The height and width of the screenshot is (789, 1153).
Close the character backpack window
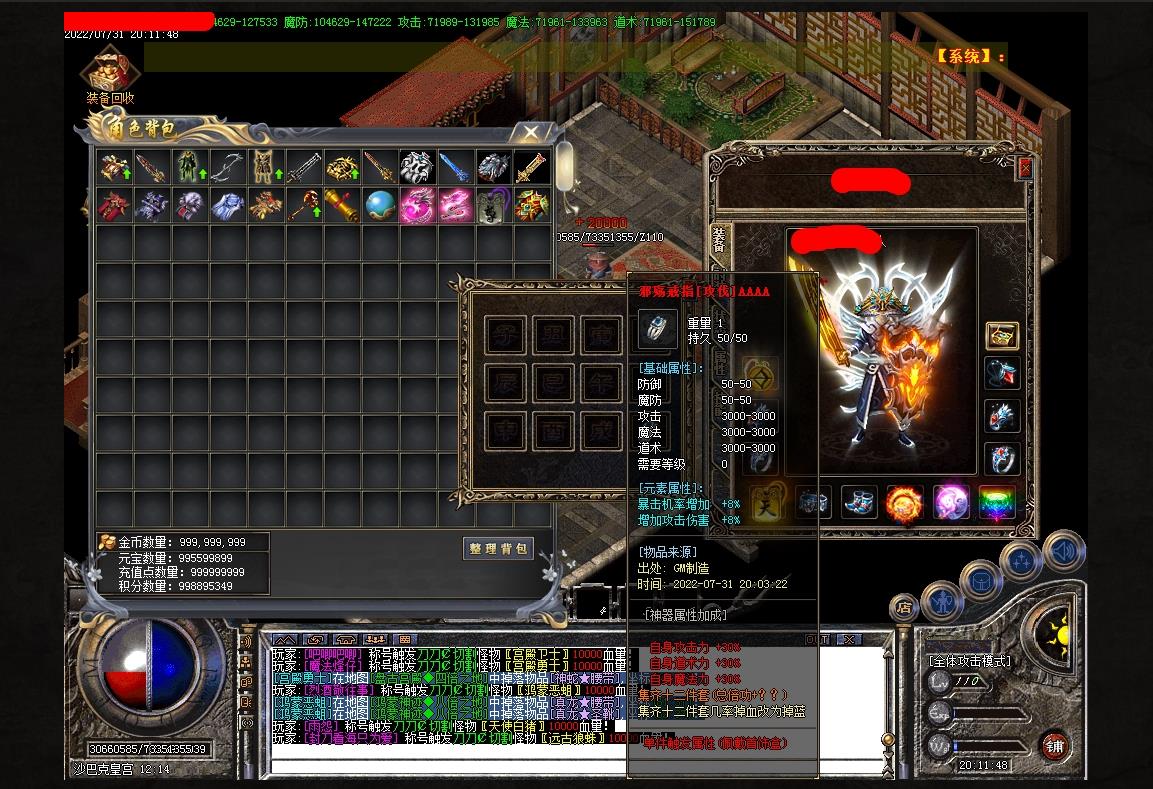(x=532, y=132)
